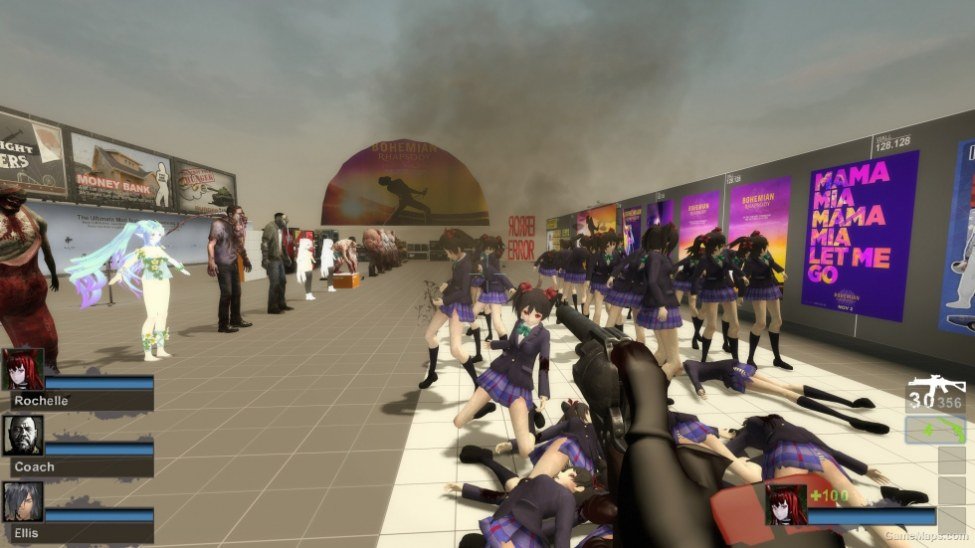Select Coach's teammate portrait
The width and height of the screenshot is (975, 548).
tap(22, 436)
